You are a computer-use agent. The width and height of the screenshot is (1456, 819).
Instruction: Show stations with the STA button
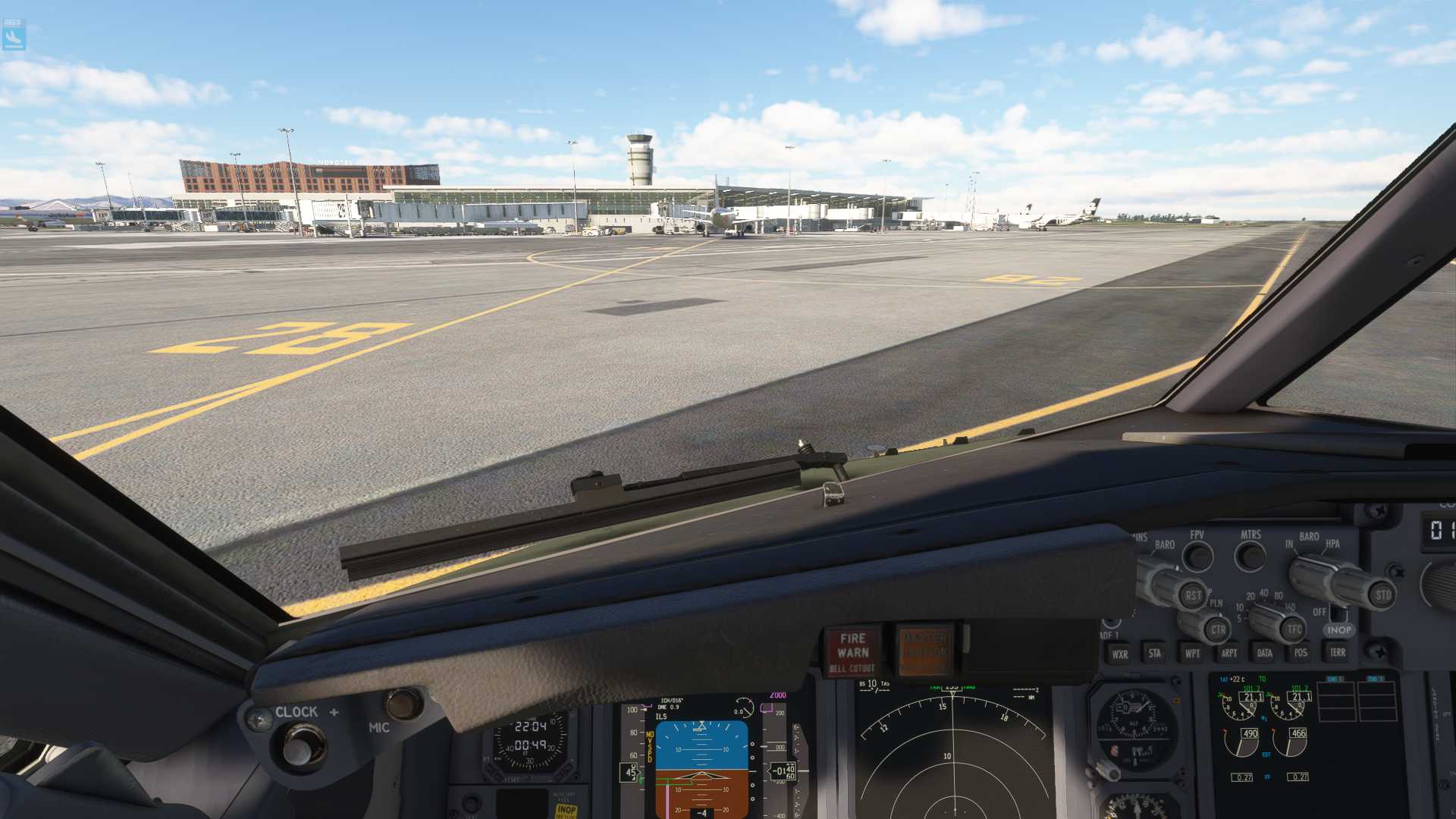point(1154,653)
